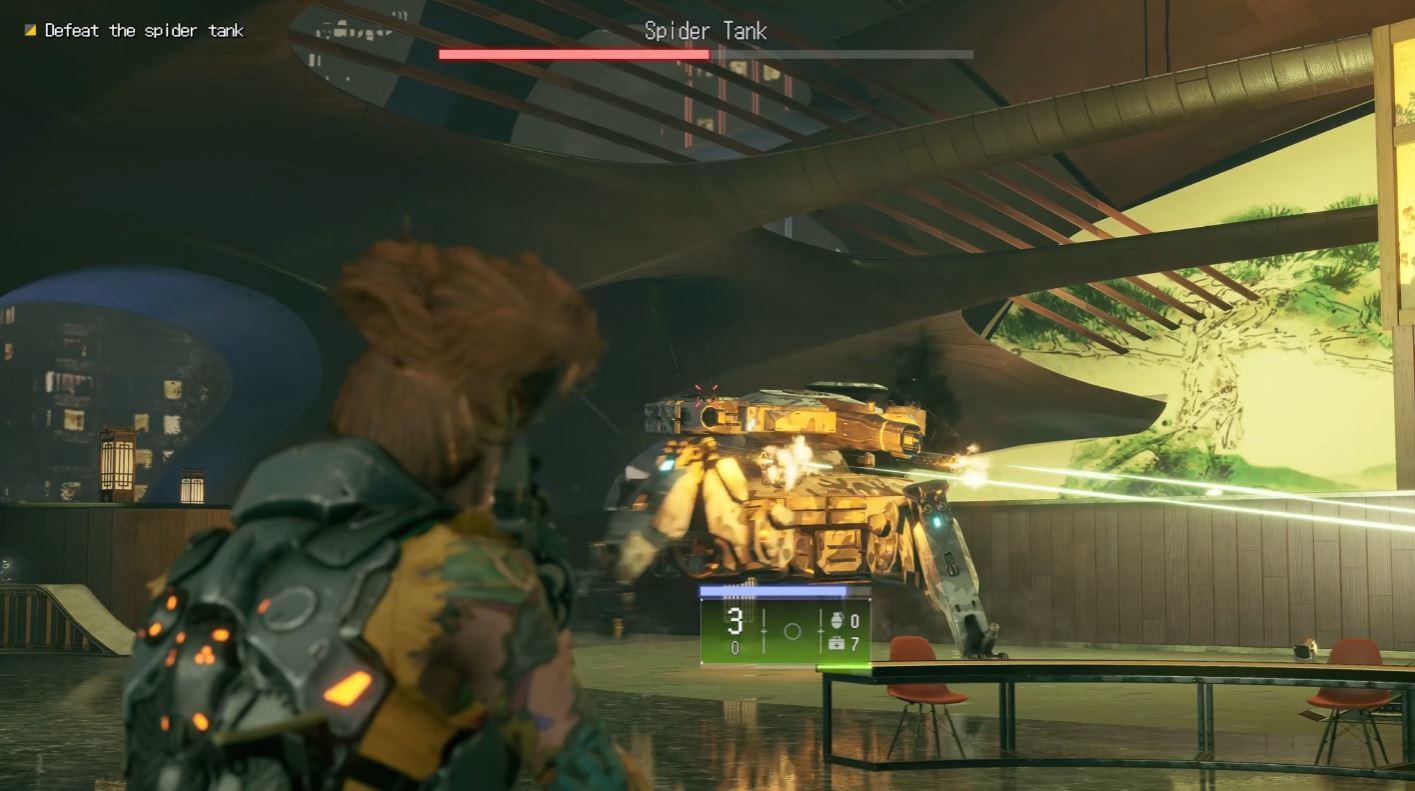Expand the left vertical gauge in the HUD panel
The image size is (1415, 791).
[x=763, y=630]
